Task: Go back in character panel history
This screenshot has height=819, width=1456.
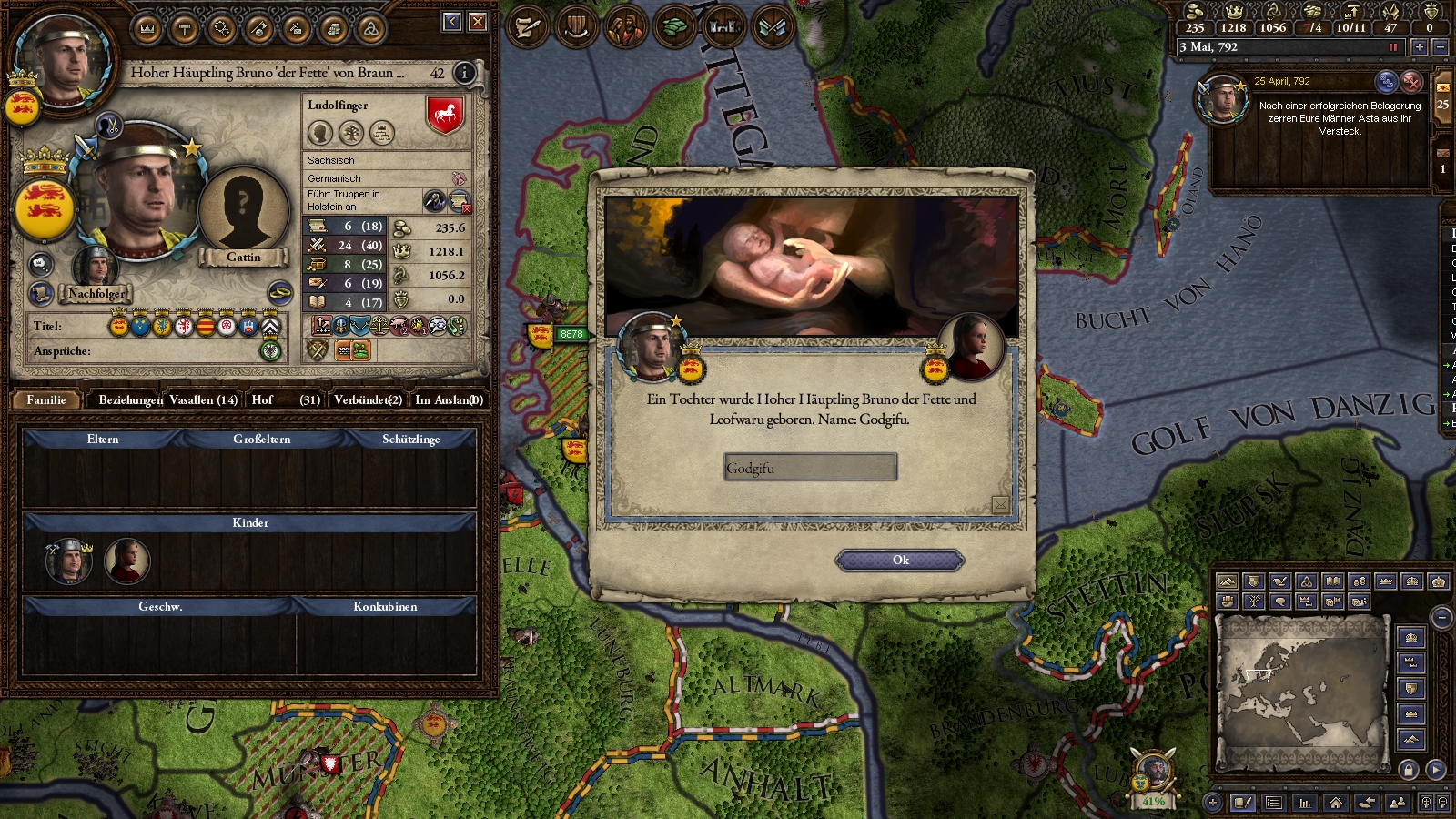Action: [x=452, y=22]
